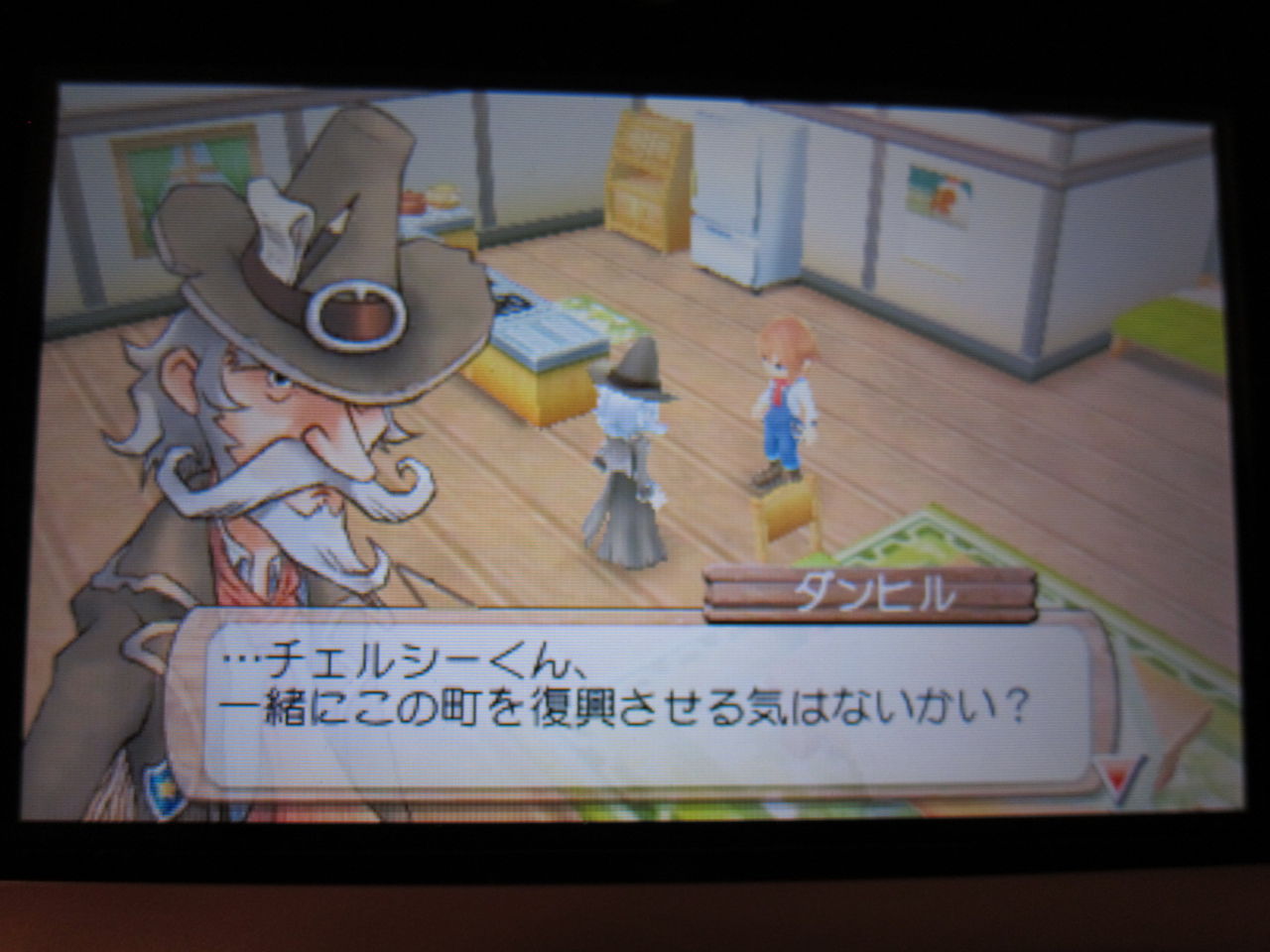Click the green rug near the bed
The image size is (1270, 952).
click(x=923, y=545)
